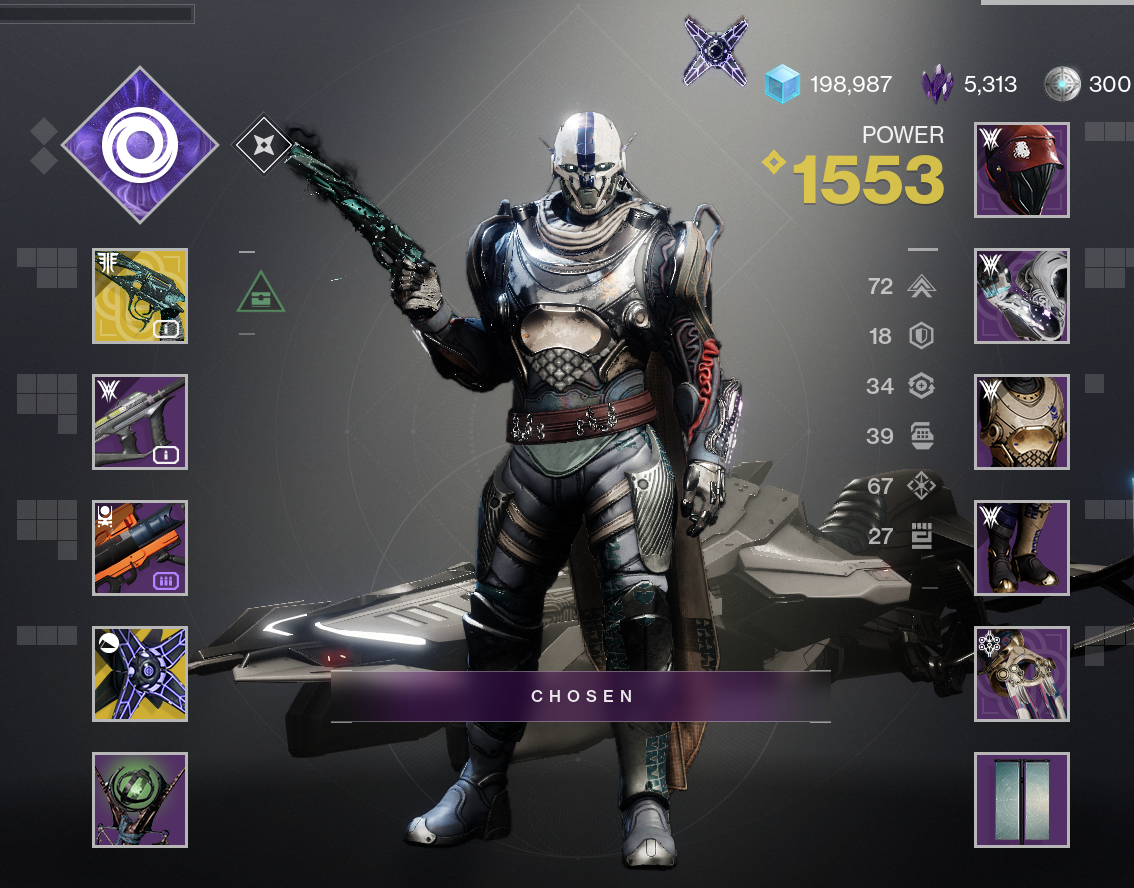Click the purple star emblem above currencies
Image resolution: width=1134 pixels, height=888 pixels.
tap(716, 50)
